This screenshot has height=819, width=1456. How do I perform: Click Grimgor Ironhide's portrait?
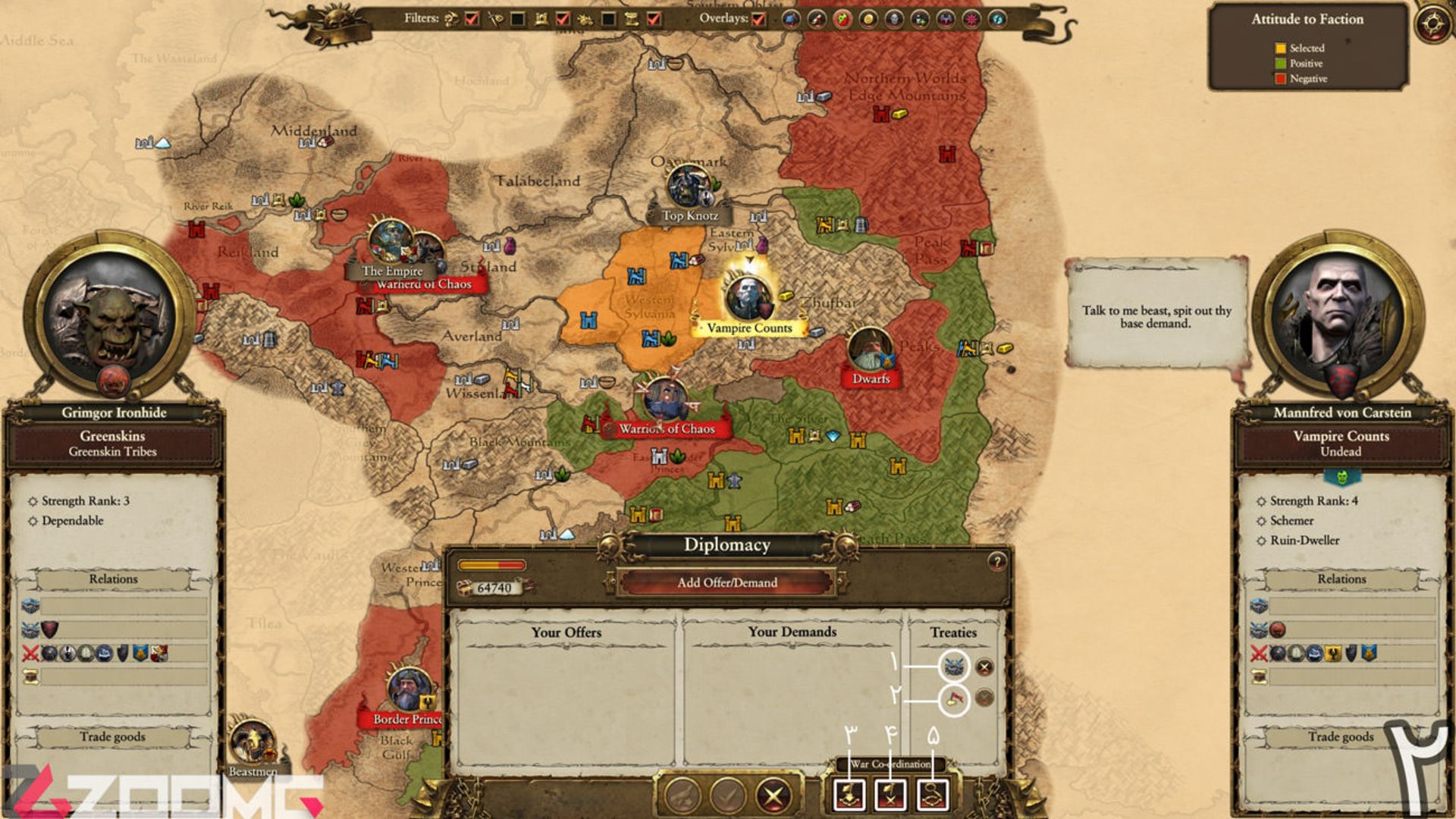point(112,315)
